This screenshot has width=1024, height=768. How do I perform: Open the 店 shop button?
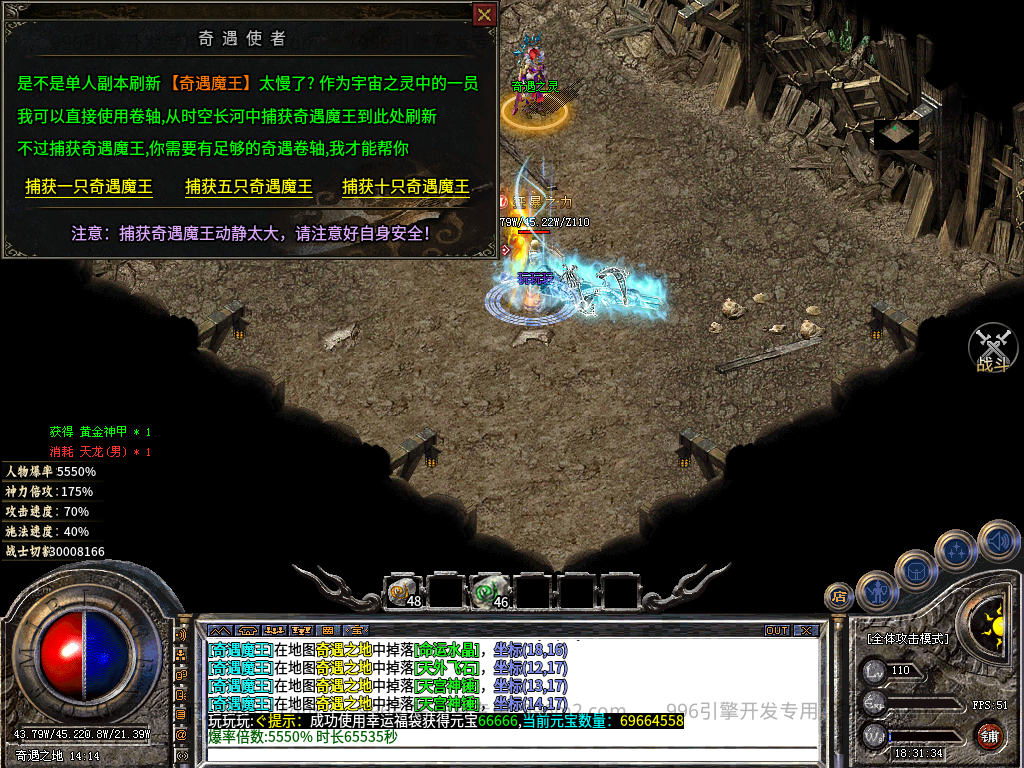tap(839, 597)
